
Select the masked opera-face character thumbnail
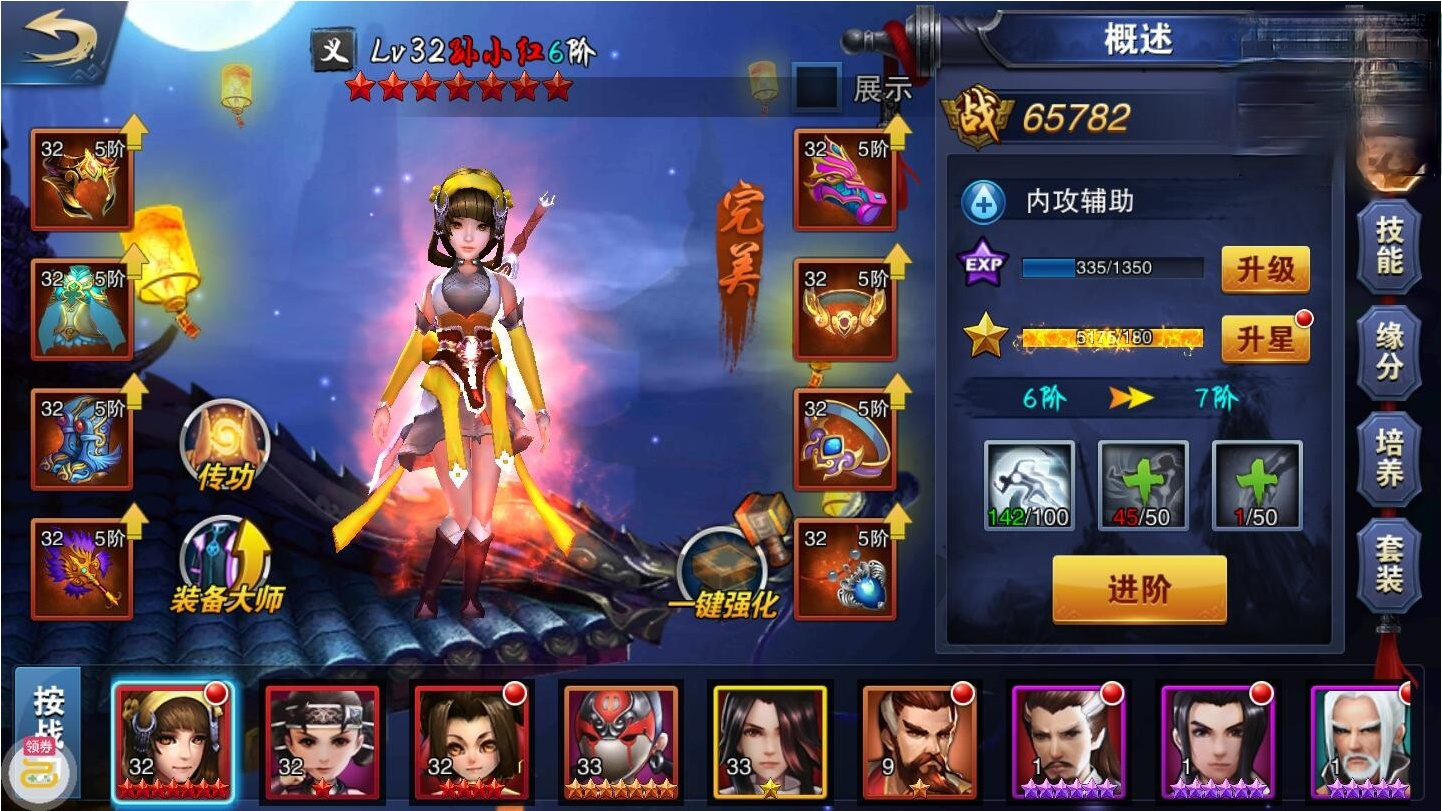622,738
